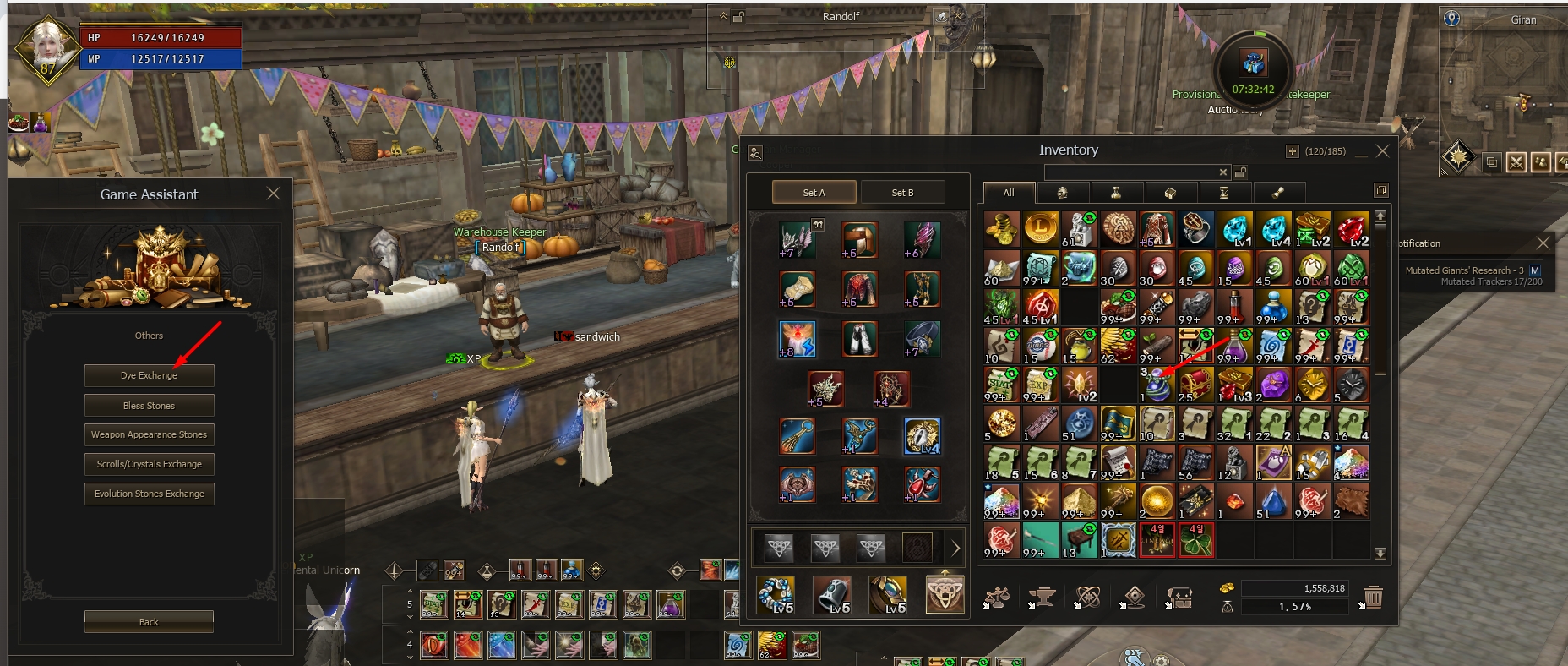1568x666 pixels.
Task: Close the notification panel
Action: point(1543,243)
